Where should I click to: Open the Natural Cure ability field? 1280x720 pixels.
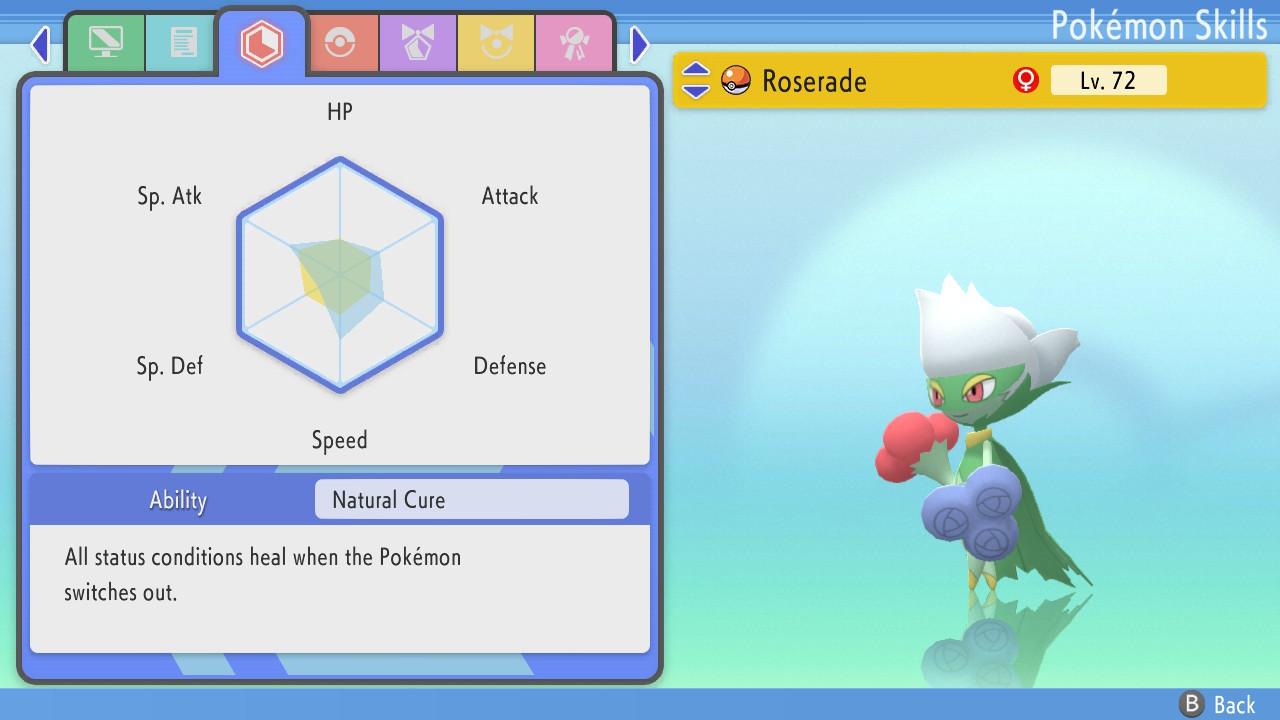click(x=471, y=499)
